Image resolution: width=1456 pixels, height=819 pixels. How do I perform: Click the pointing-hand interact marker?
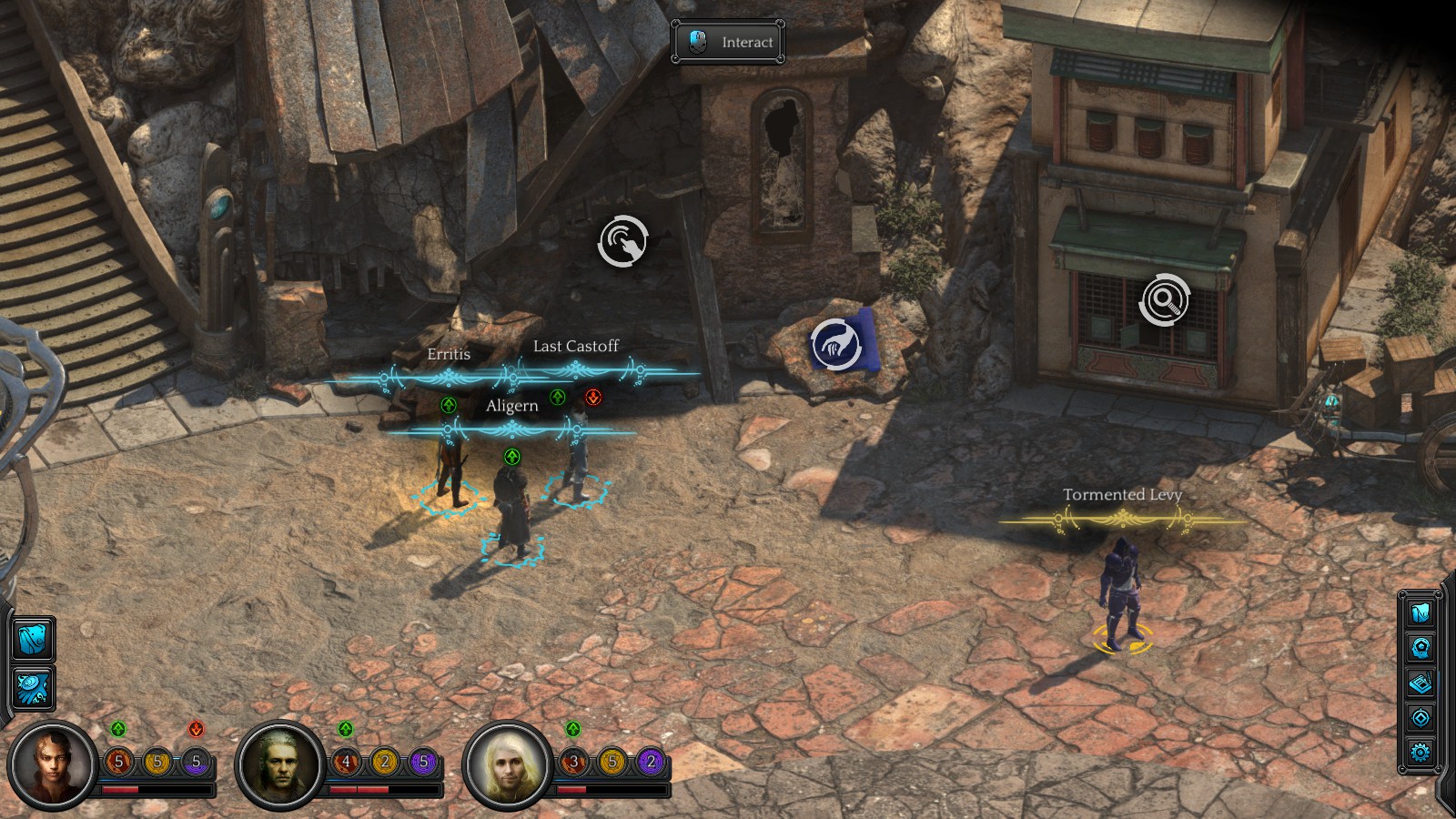[x=623, y=241]
